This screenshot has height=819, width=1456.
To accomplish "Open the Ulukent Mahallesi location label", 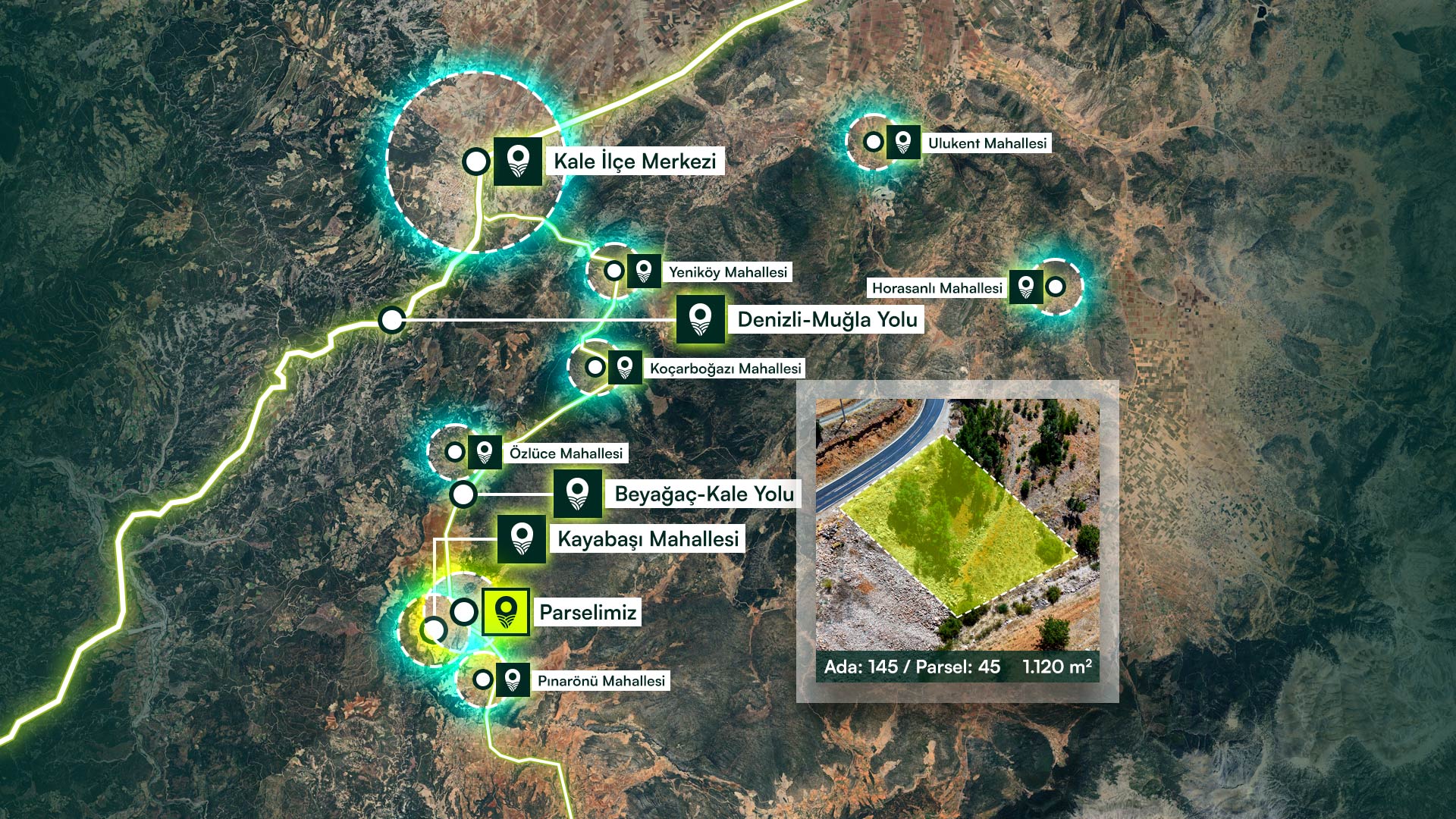I will [x=987, y=143].
